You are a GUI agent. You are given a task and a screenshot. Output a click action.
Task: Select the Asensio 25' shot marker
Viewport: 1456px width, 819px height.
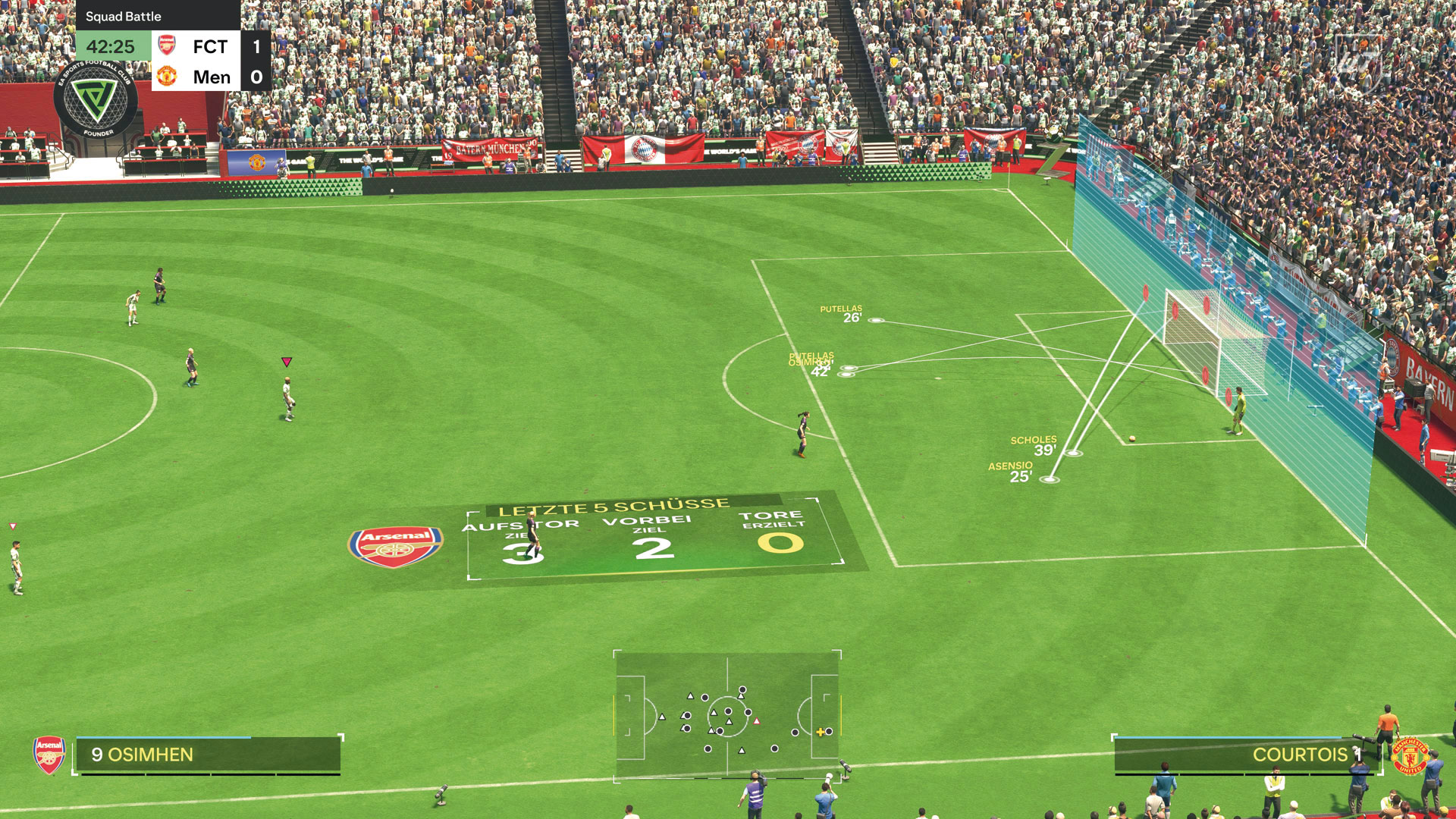[1049, 479]
